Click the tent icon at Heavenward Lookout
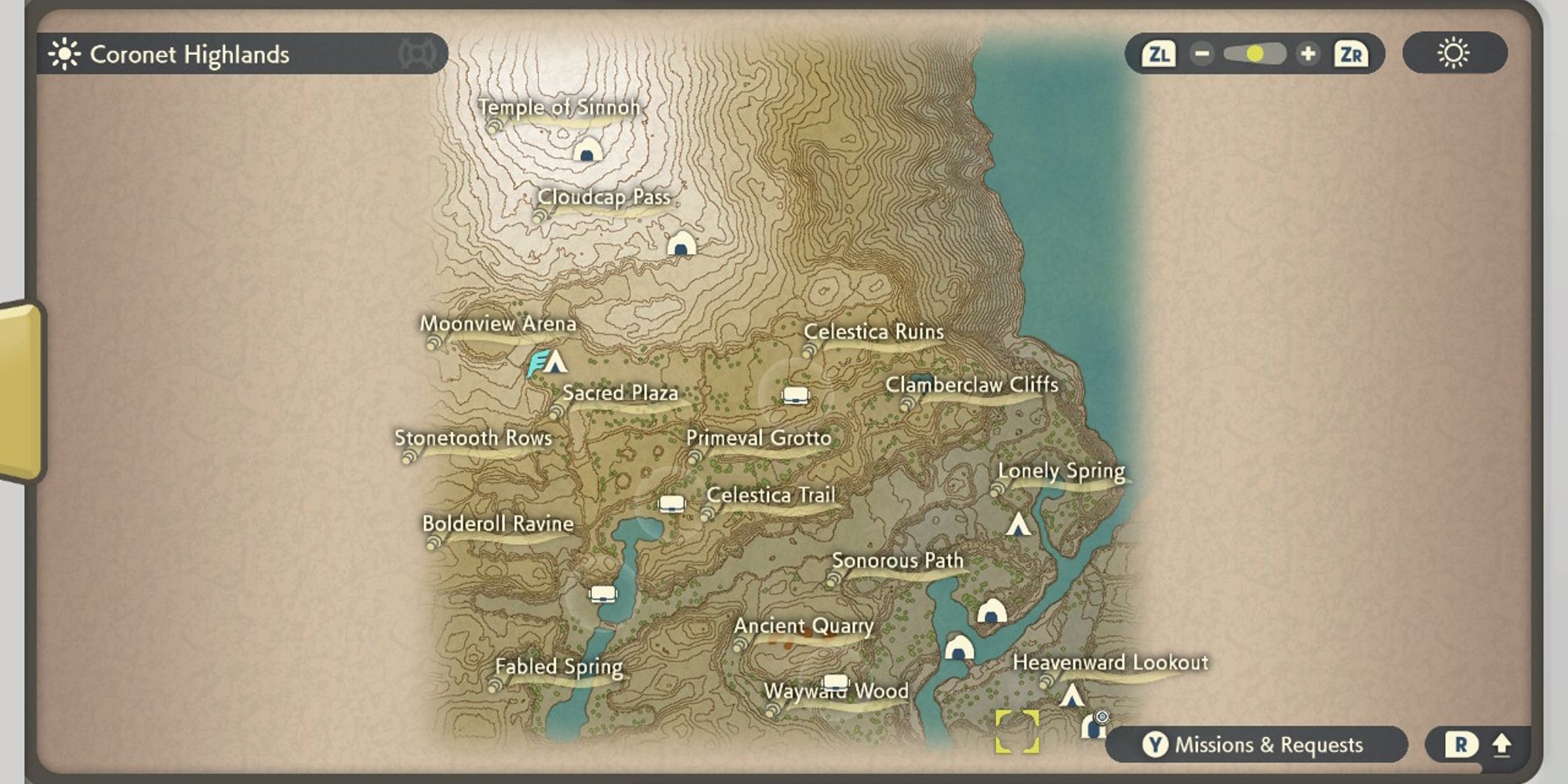 (1073, 695)
